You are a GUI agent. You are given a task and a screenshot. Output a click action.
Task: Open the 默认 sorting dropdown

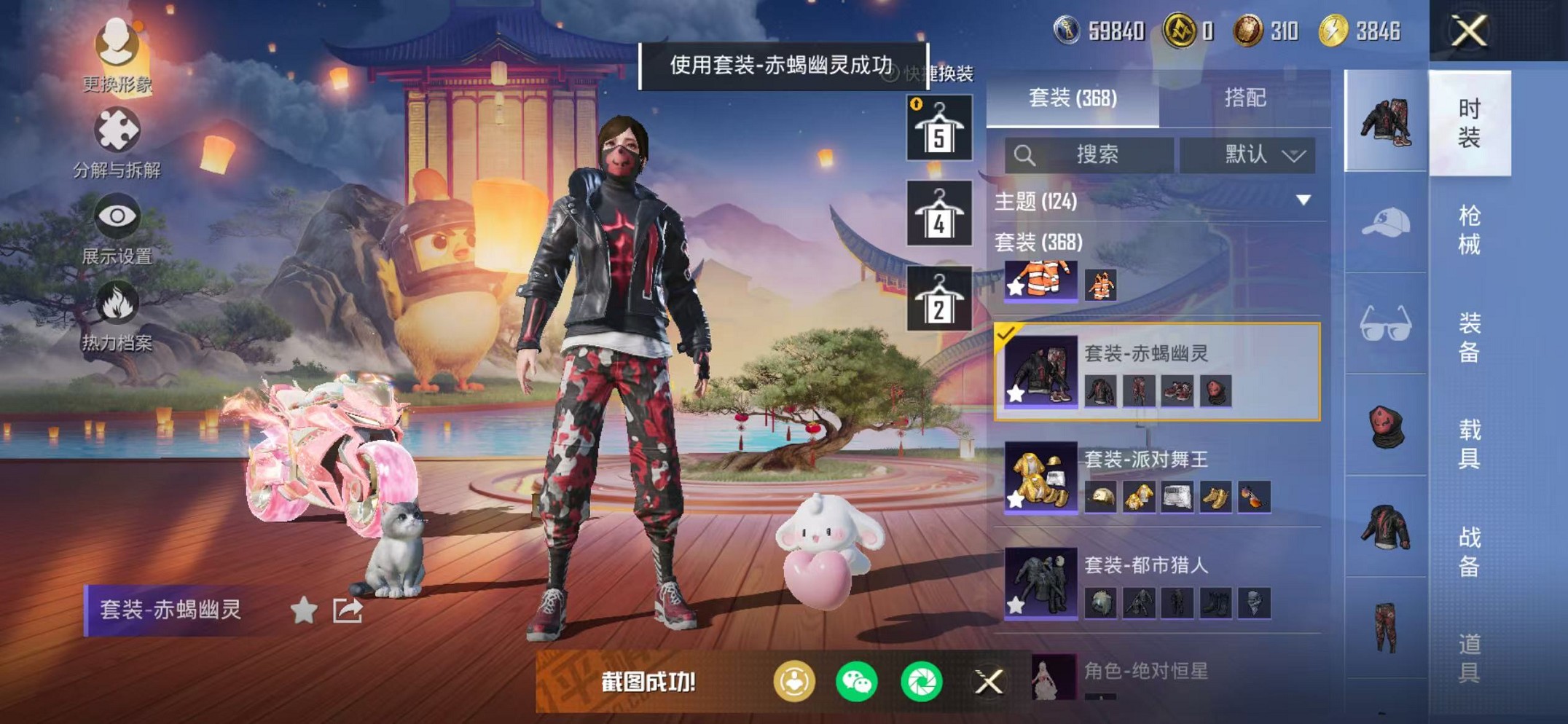coord(1253,155)
